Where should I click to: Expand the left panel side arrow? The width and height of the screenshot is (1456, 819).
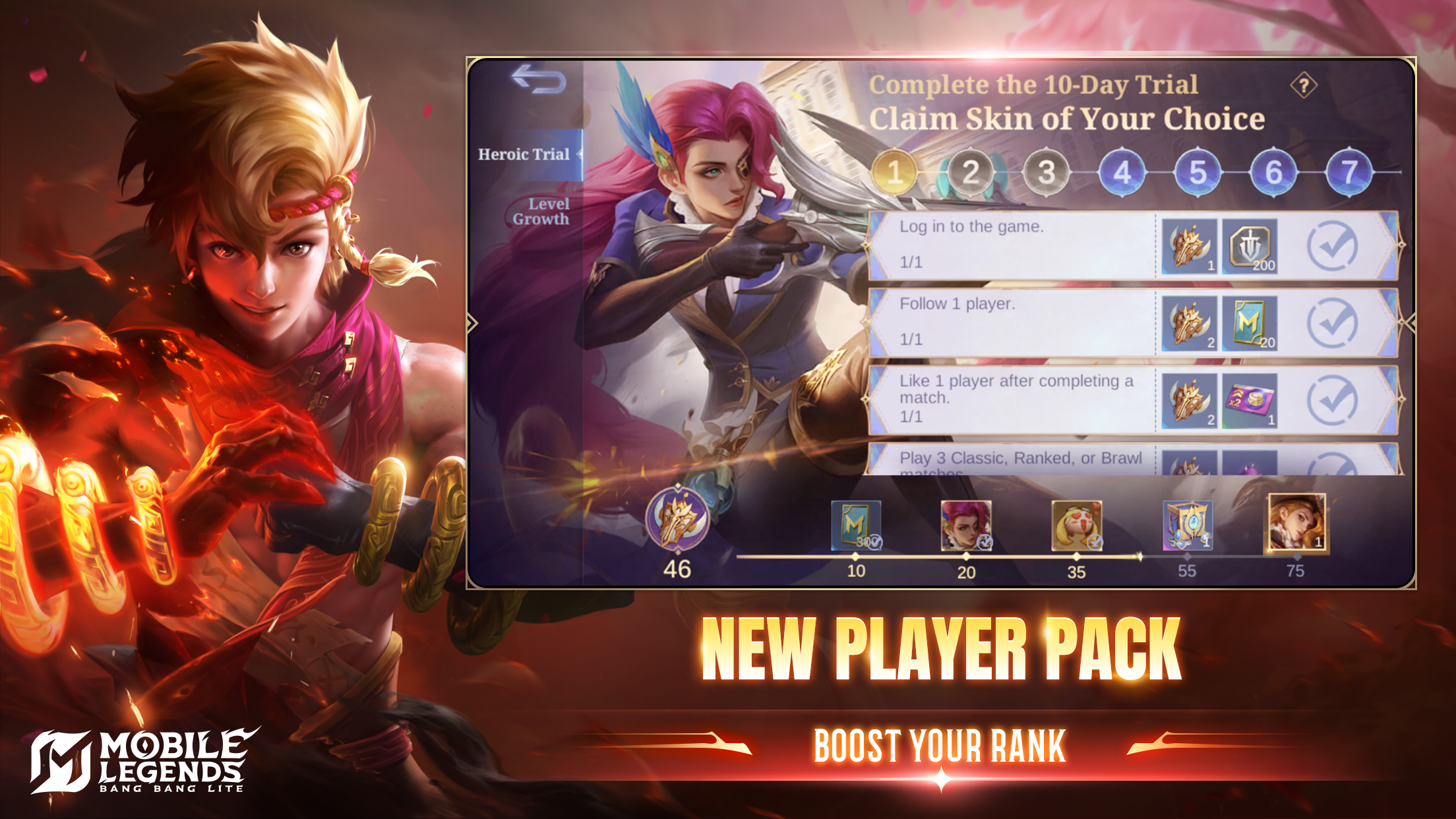(473, 323)
